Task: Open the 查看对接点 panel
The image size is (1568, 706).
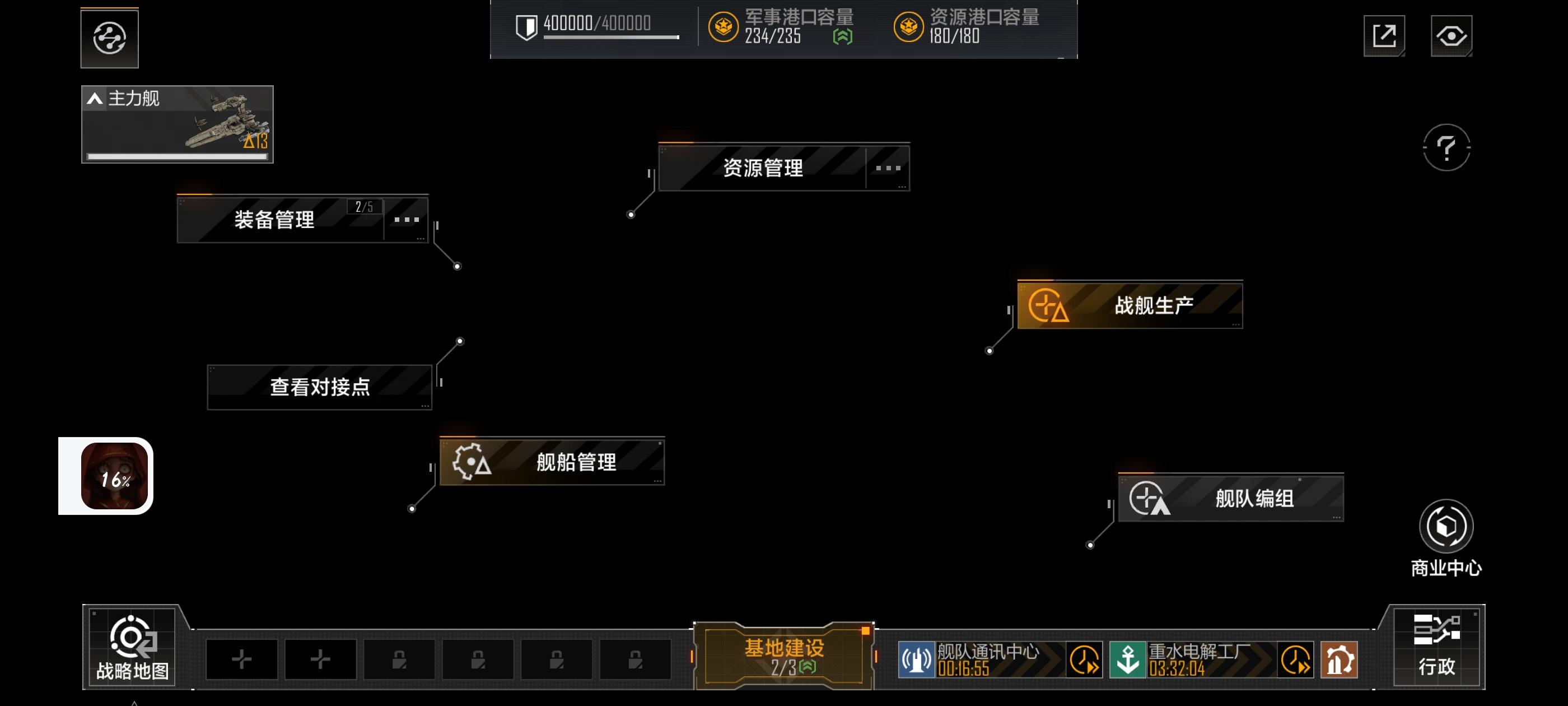Action: click(x=319, y=385)
